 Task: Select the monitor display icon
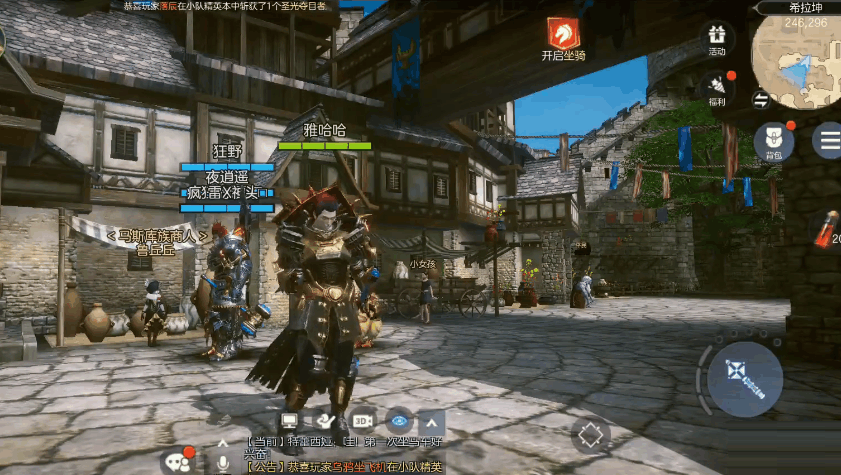[290, 421]
